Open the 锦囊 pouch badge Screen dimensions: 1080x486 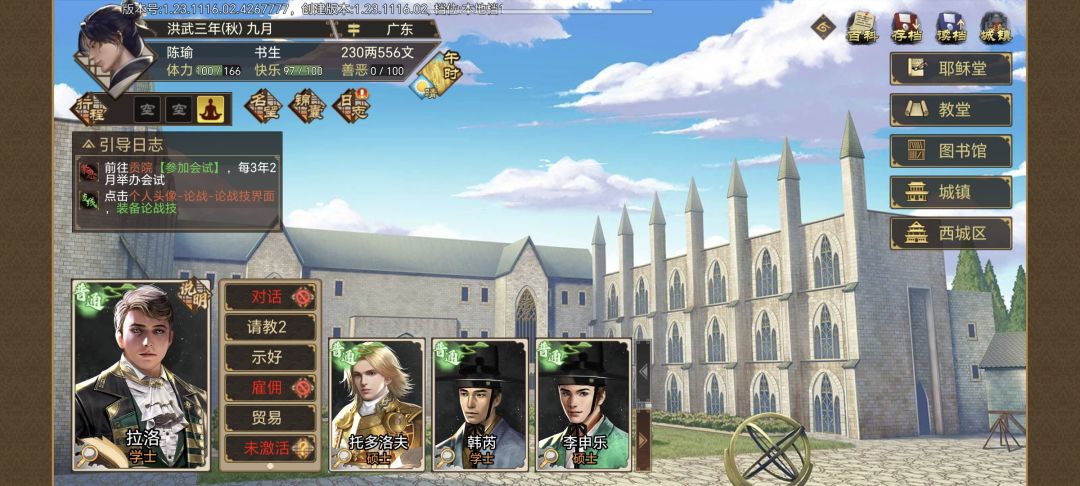point(305,106)
